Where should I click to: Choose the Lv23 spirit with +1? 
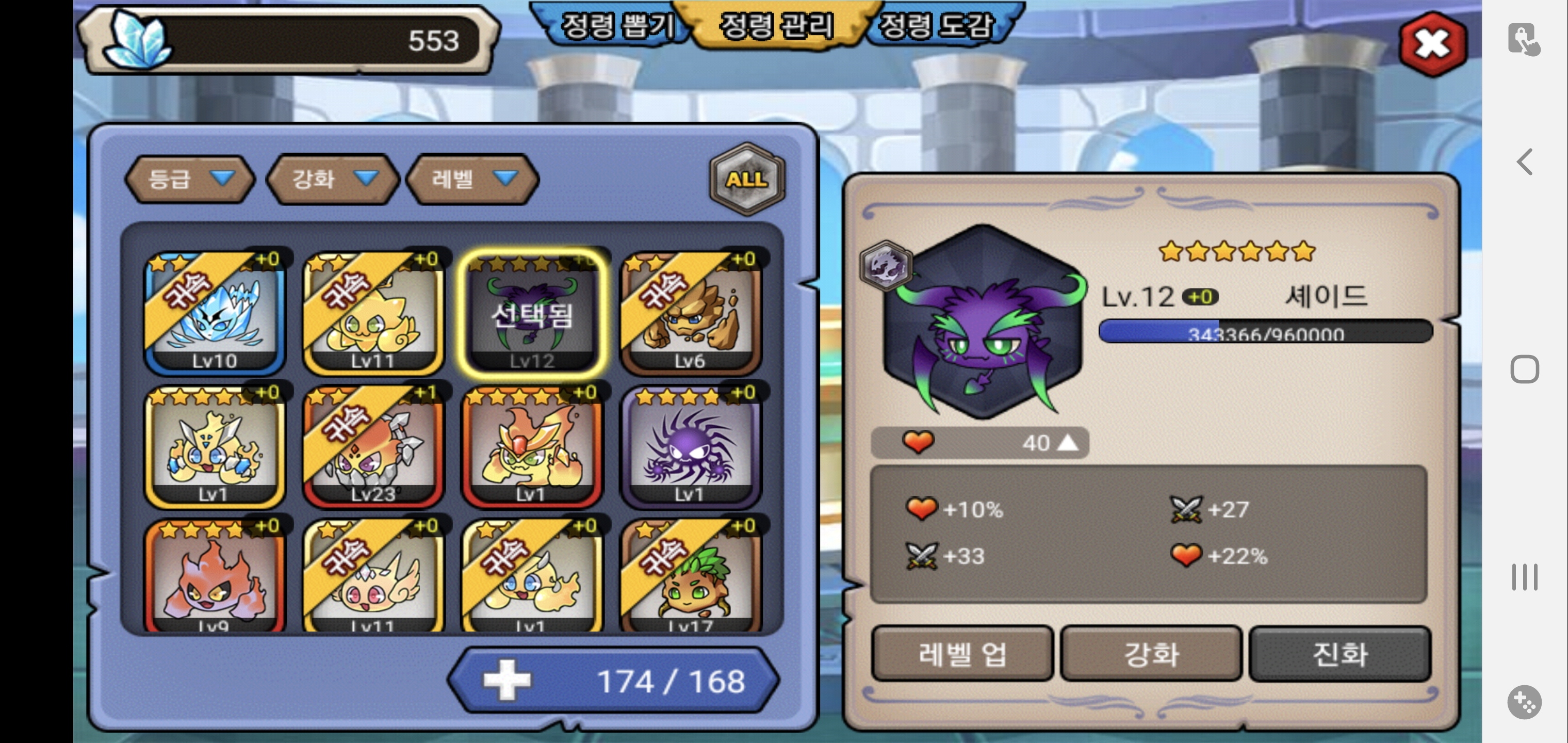(x=373, y=446)
